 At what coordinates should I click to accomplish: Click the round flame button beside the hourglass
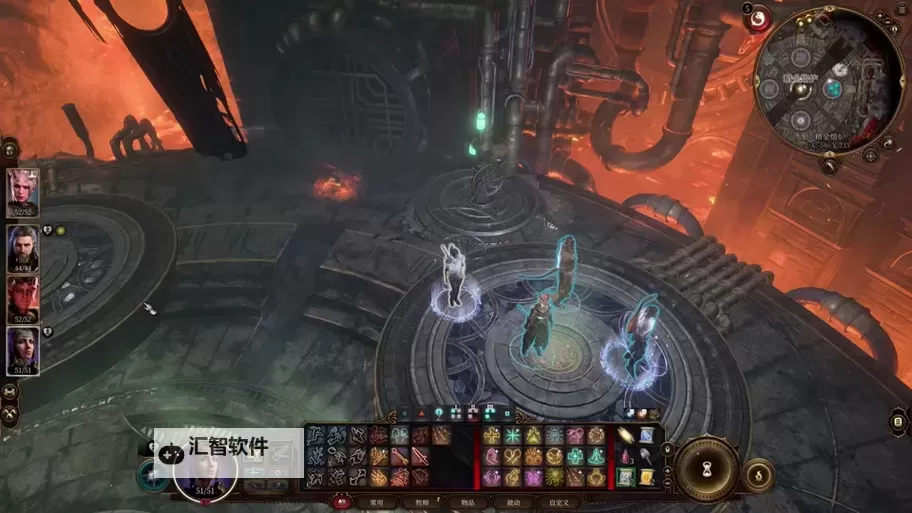[758, 472]
